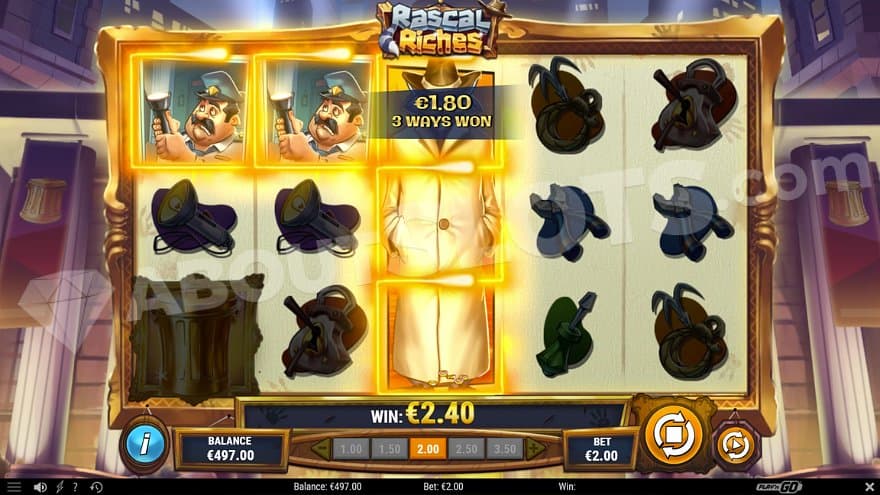880x495 pixels.
Task: Open the hamburger menu in the bottom bar
Action: pyautogui.click(x=14, y=487)
